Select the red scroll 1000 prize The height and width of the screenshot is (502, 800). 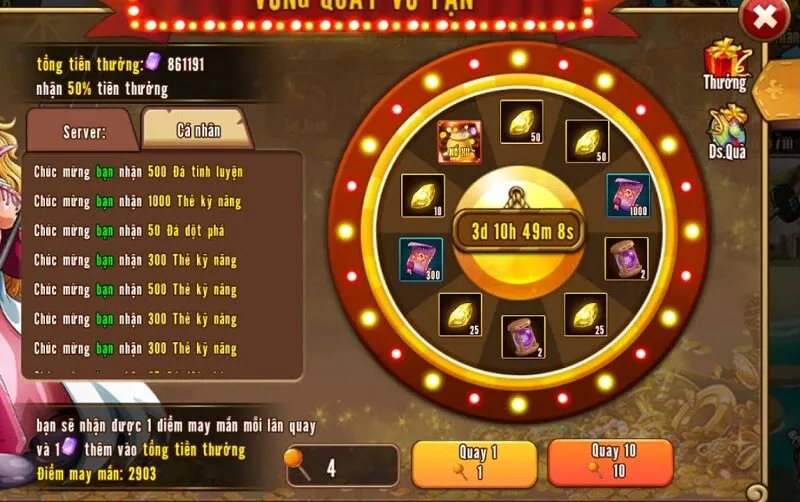(x=627, y=194)
